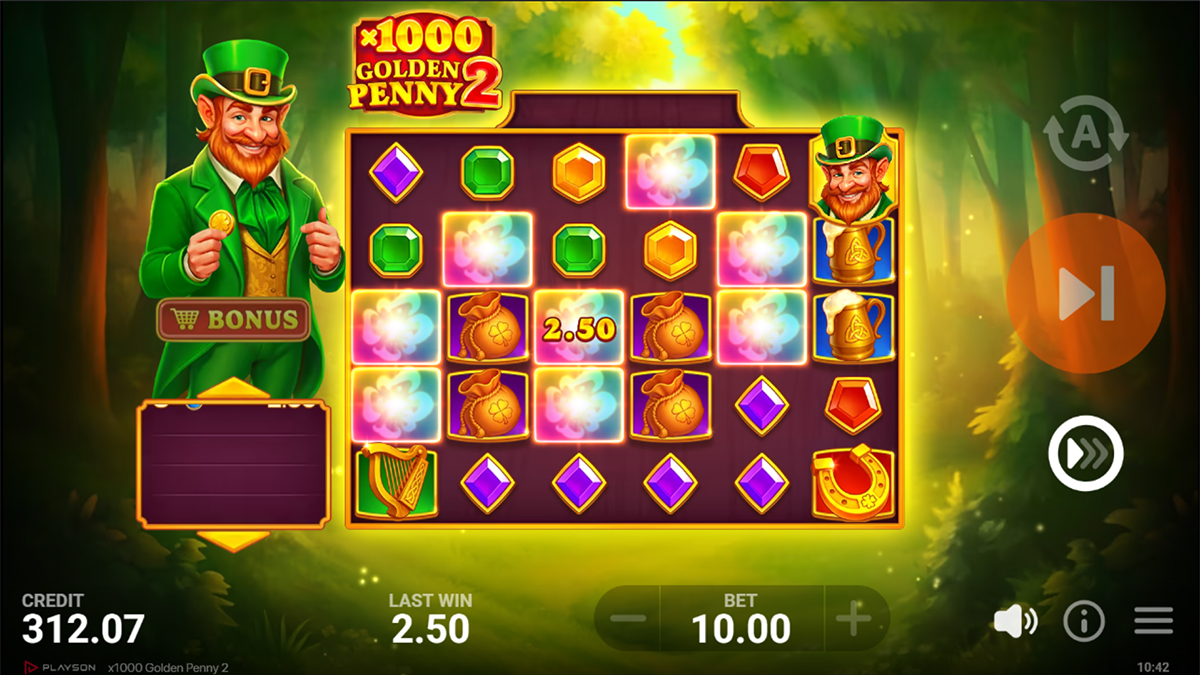Open the game info paytable
The height and width of the screenshot is (675, 1200).
point(1084,622)
